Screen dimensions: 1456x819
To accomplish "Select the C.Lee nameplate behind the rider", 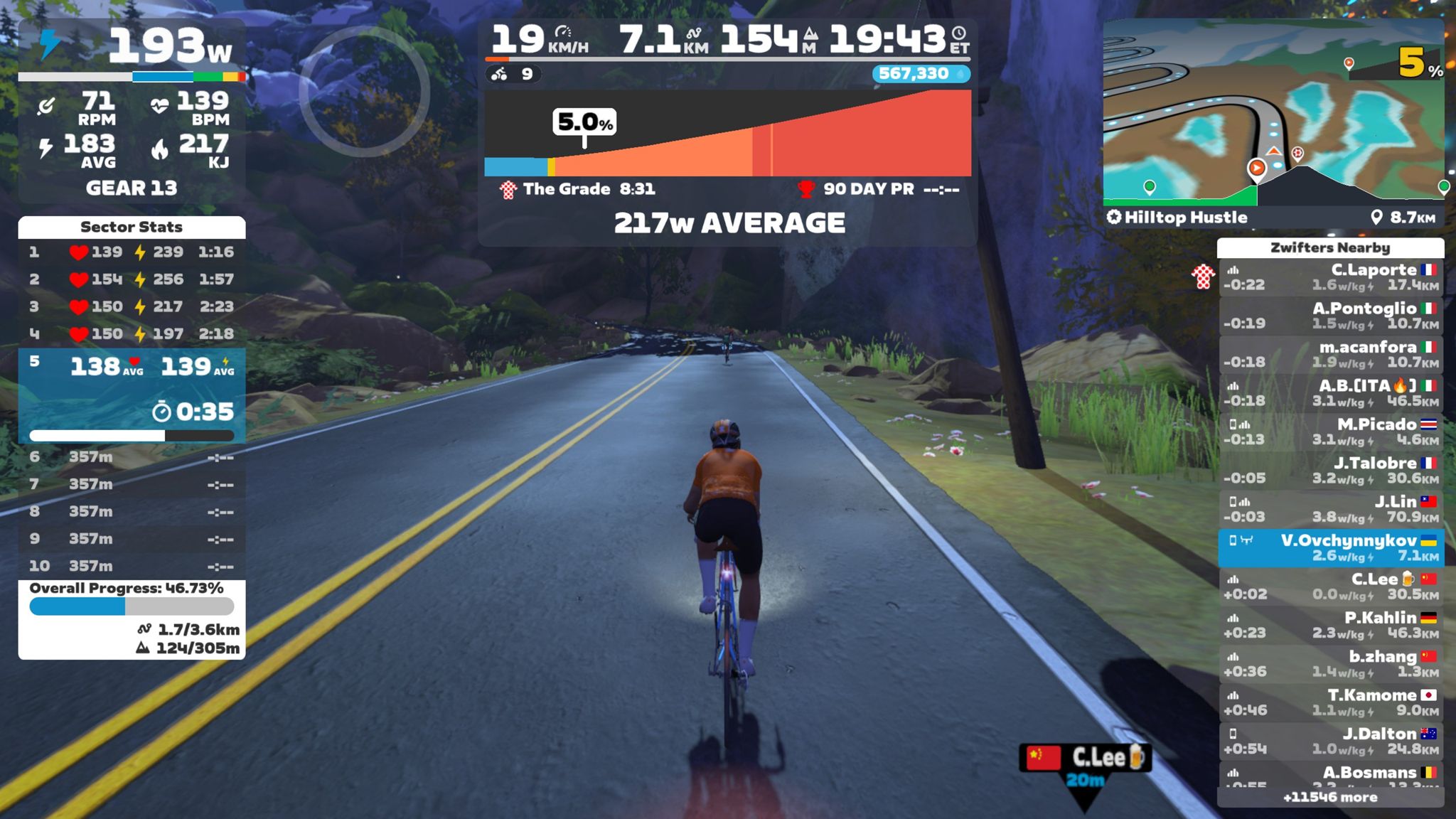I will (x=1086, y=758).
